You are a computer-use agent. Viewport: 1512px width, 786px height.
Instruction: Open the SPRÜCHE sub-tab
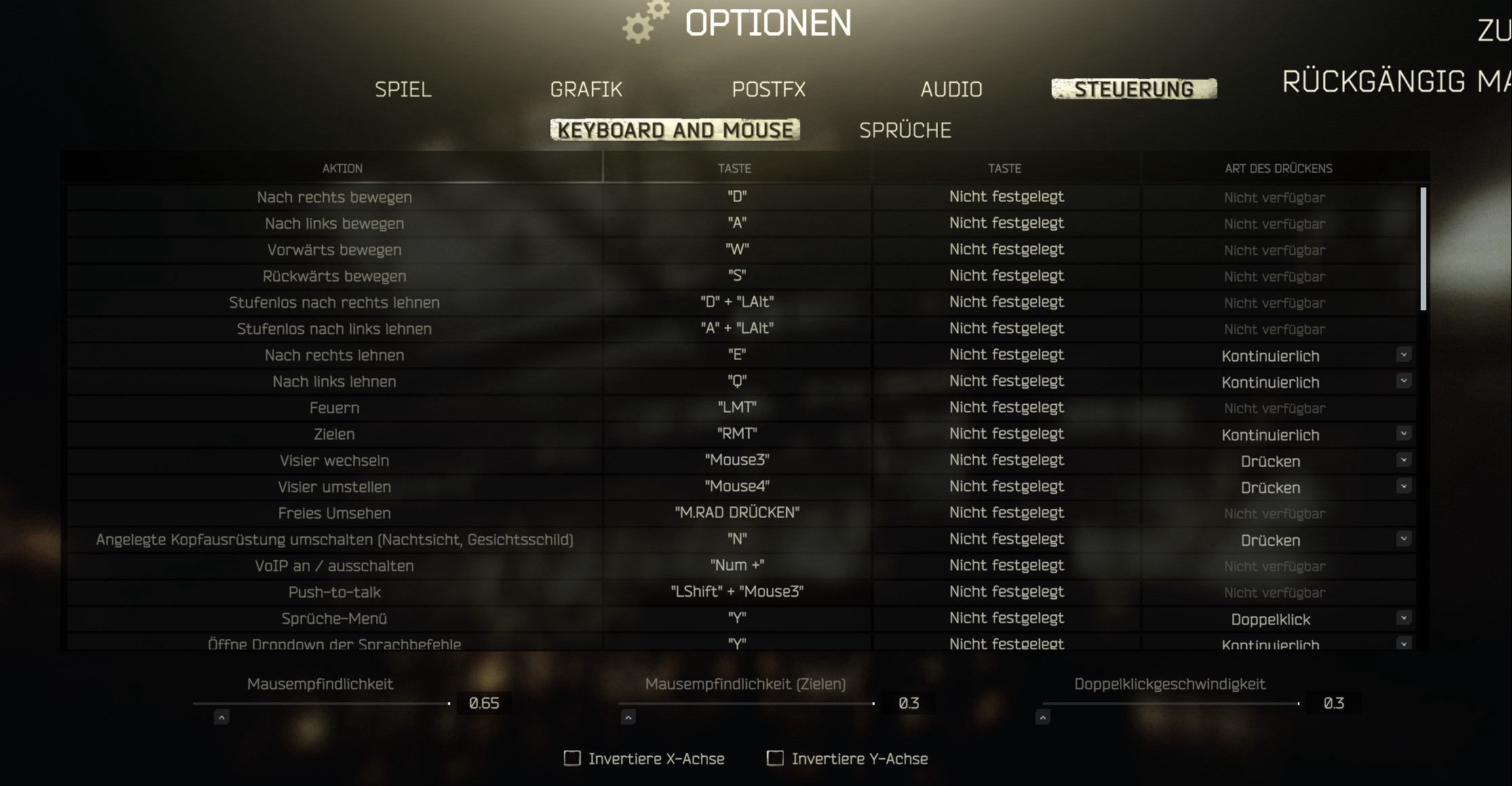click(x=905, y=130)
